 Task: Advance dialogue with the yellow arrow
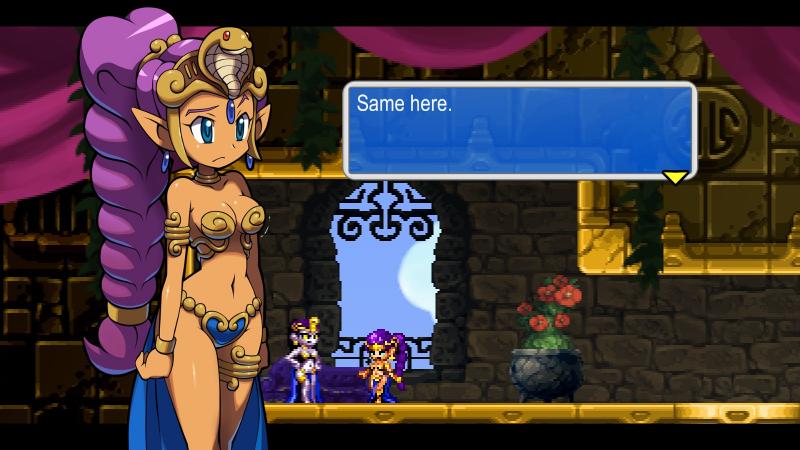(675, 177)
